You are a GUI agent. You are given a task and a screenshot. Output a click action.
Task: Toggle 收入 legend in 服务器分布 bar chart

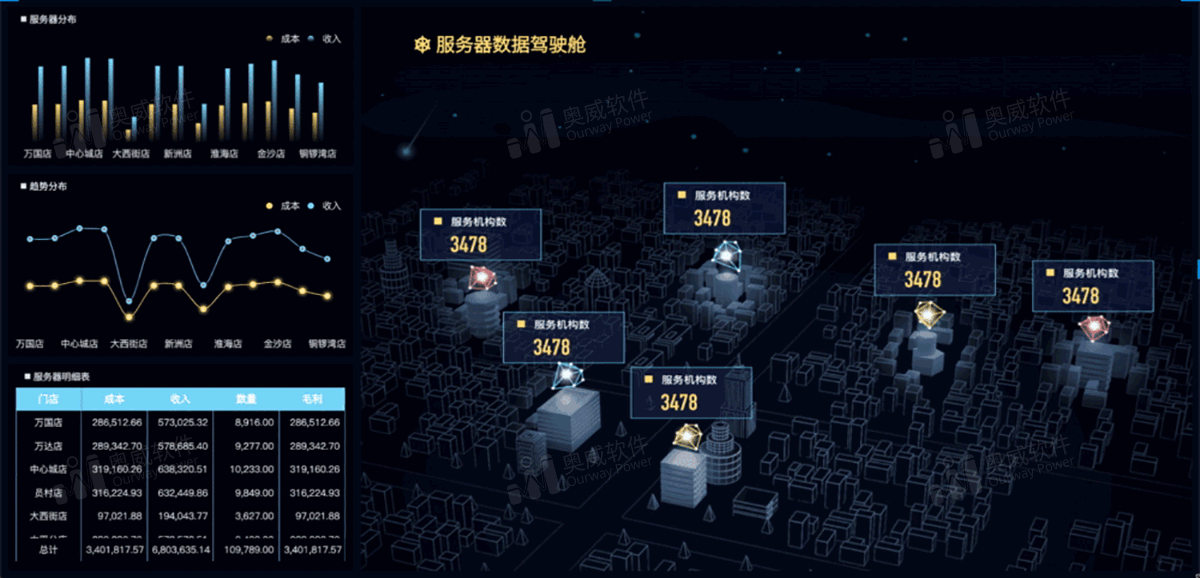pyautogui.click(x=325, y=39)
